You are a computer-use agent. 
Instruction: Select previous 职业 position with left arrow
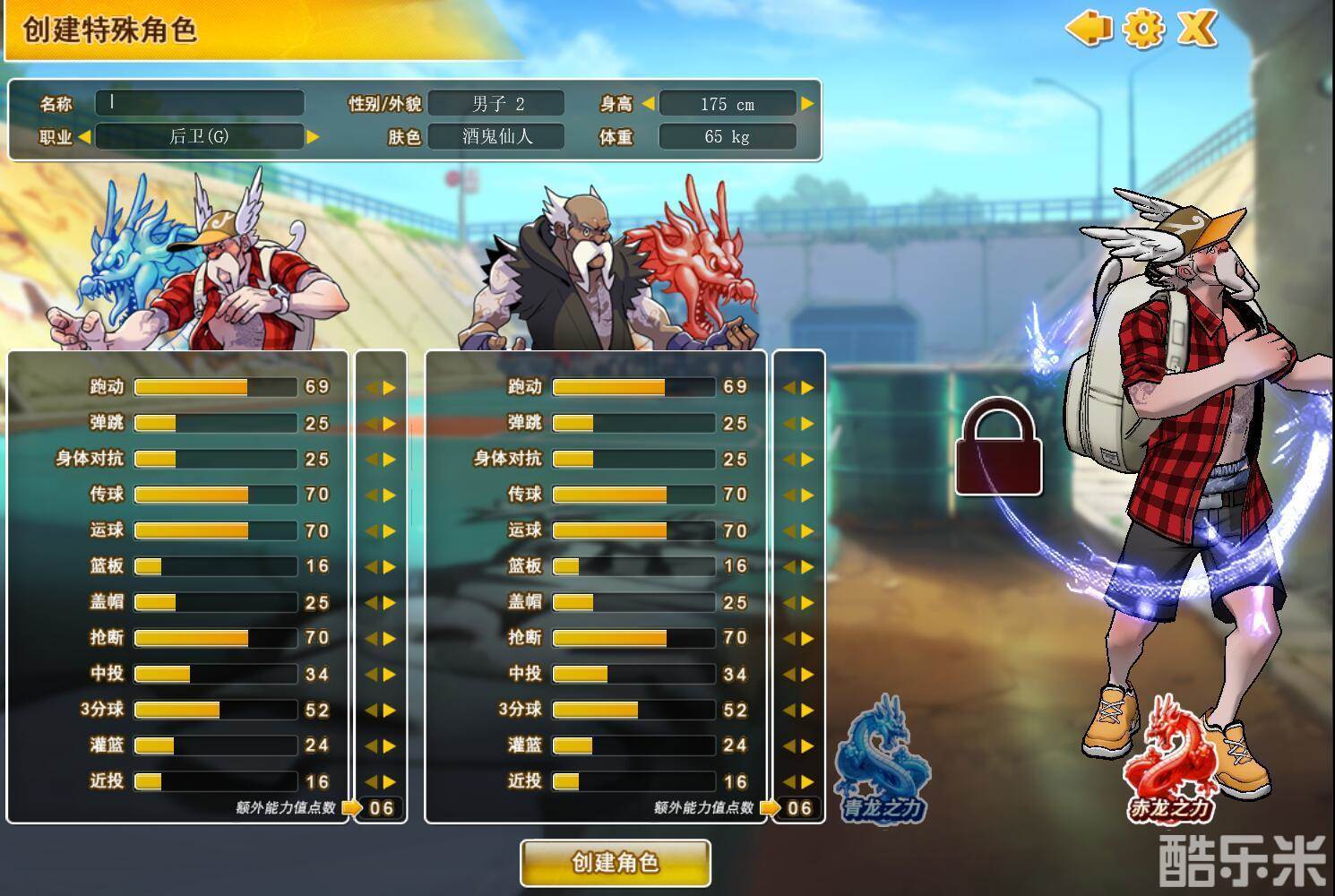[84, 137]
